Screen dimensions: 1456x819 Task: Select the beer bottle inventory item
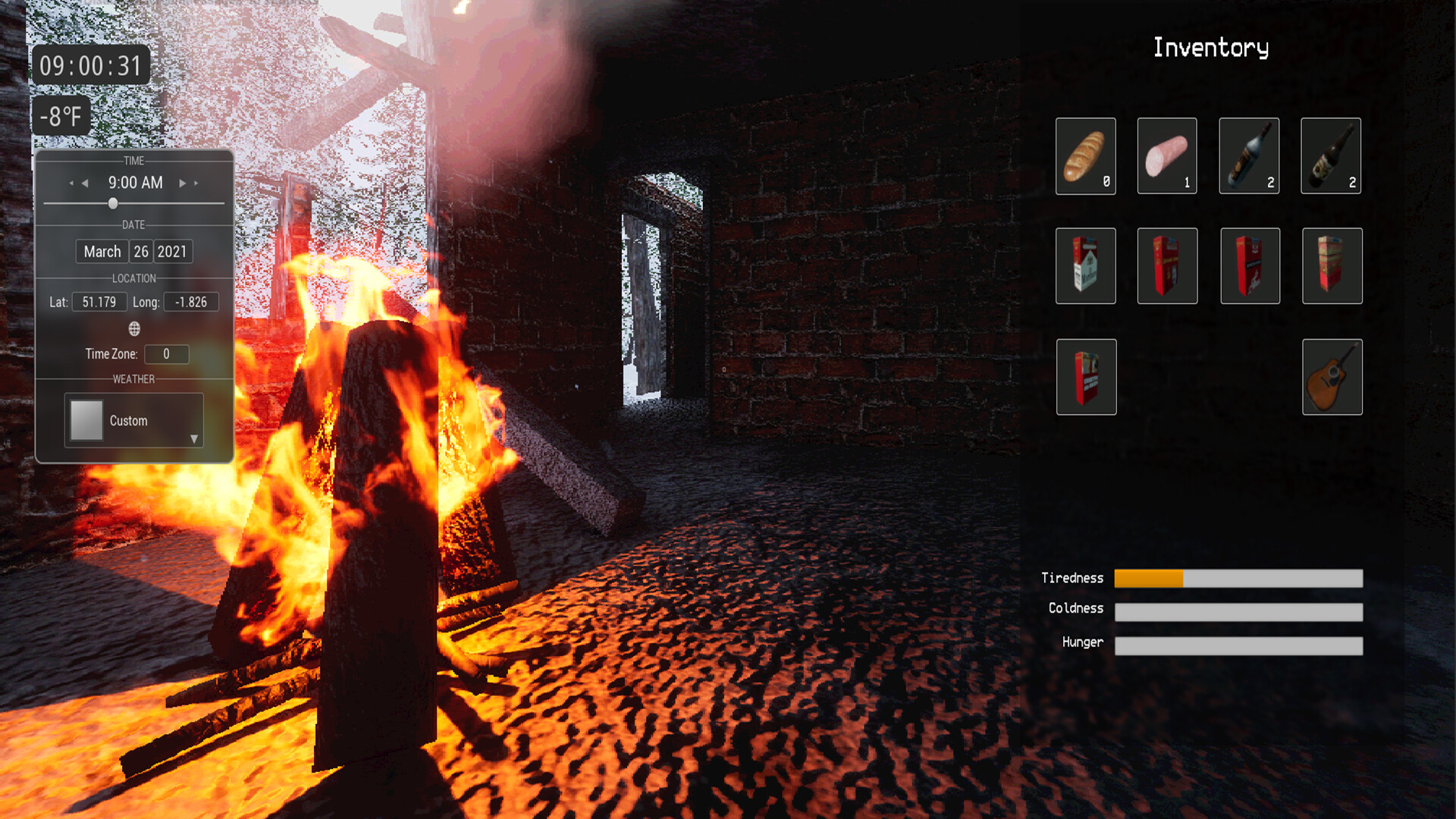tap(1332, 155)
